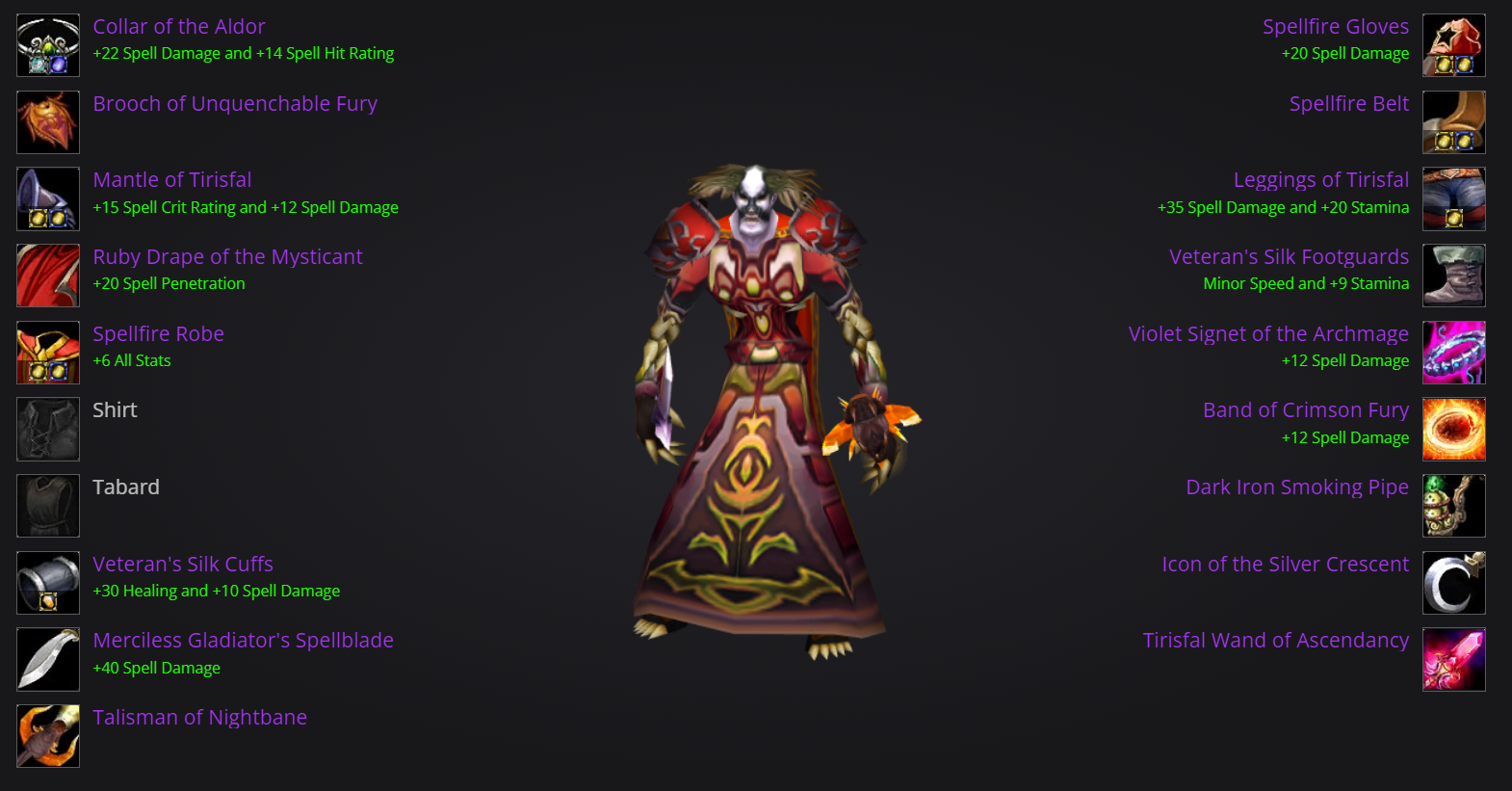Select the Shirt slot icon
The width and height of the screenshot is (1512, 791).
(x=47, y=429)
